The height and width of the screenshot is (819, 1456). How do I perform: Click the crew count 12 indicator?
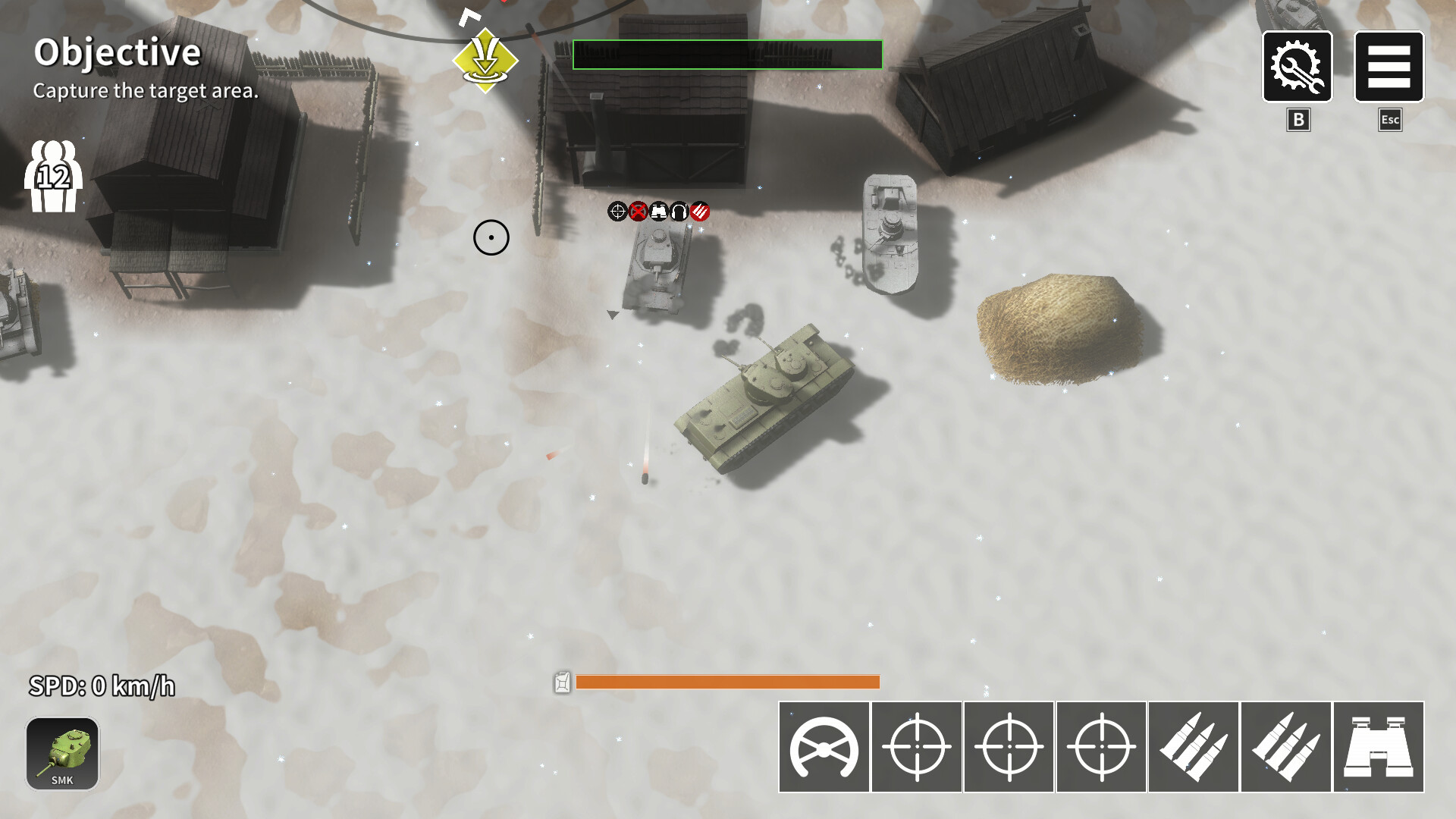pyautogui.click(x=54, y=176)
